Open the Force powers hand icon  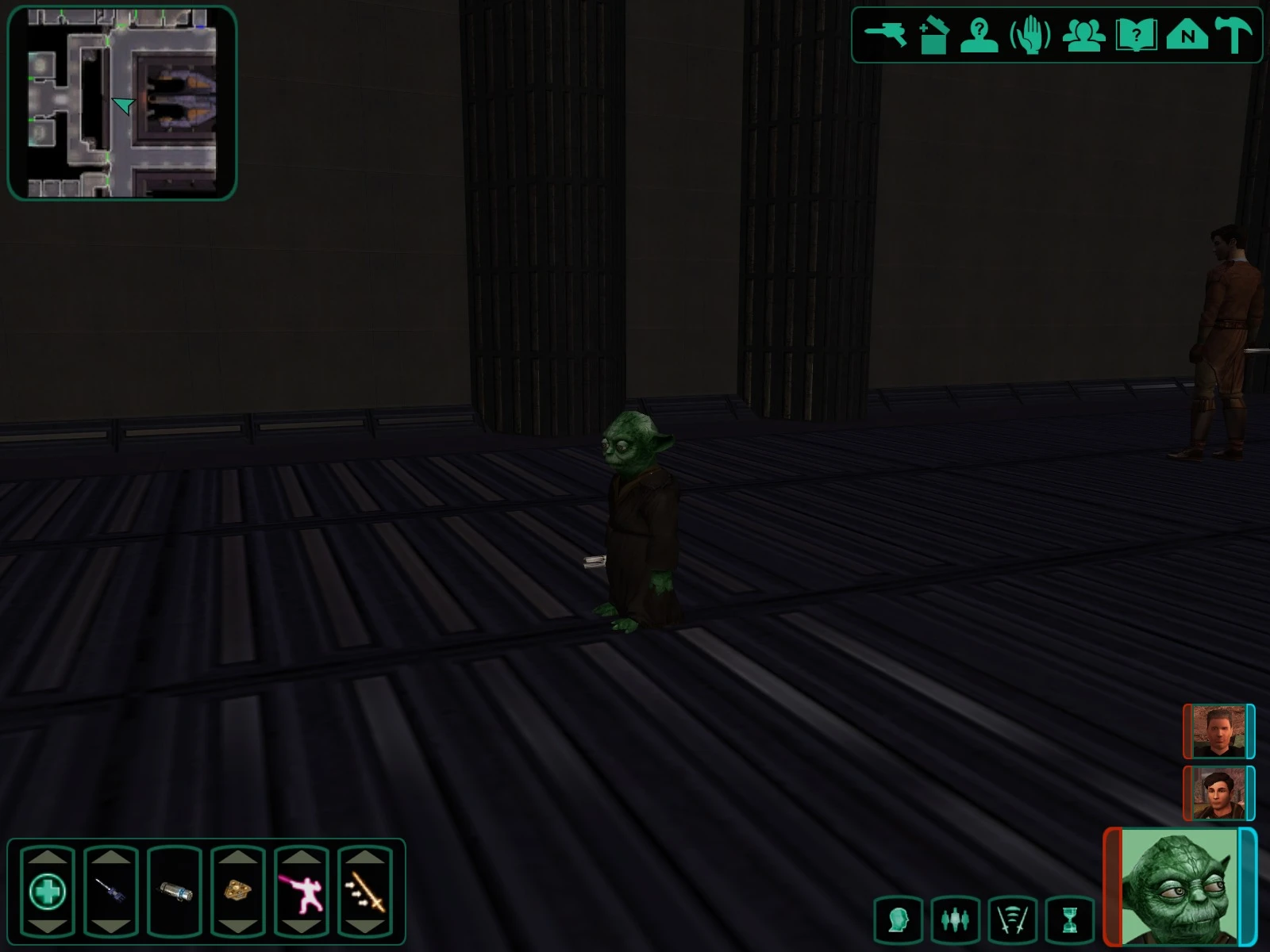(x=1028, y=34)
